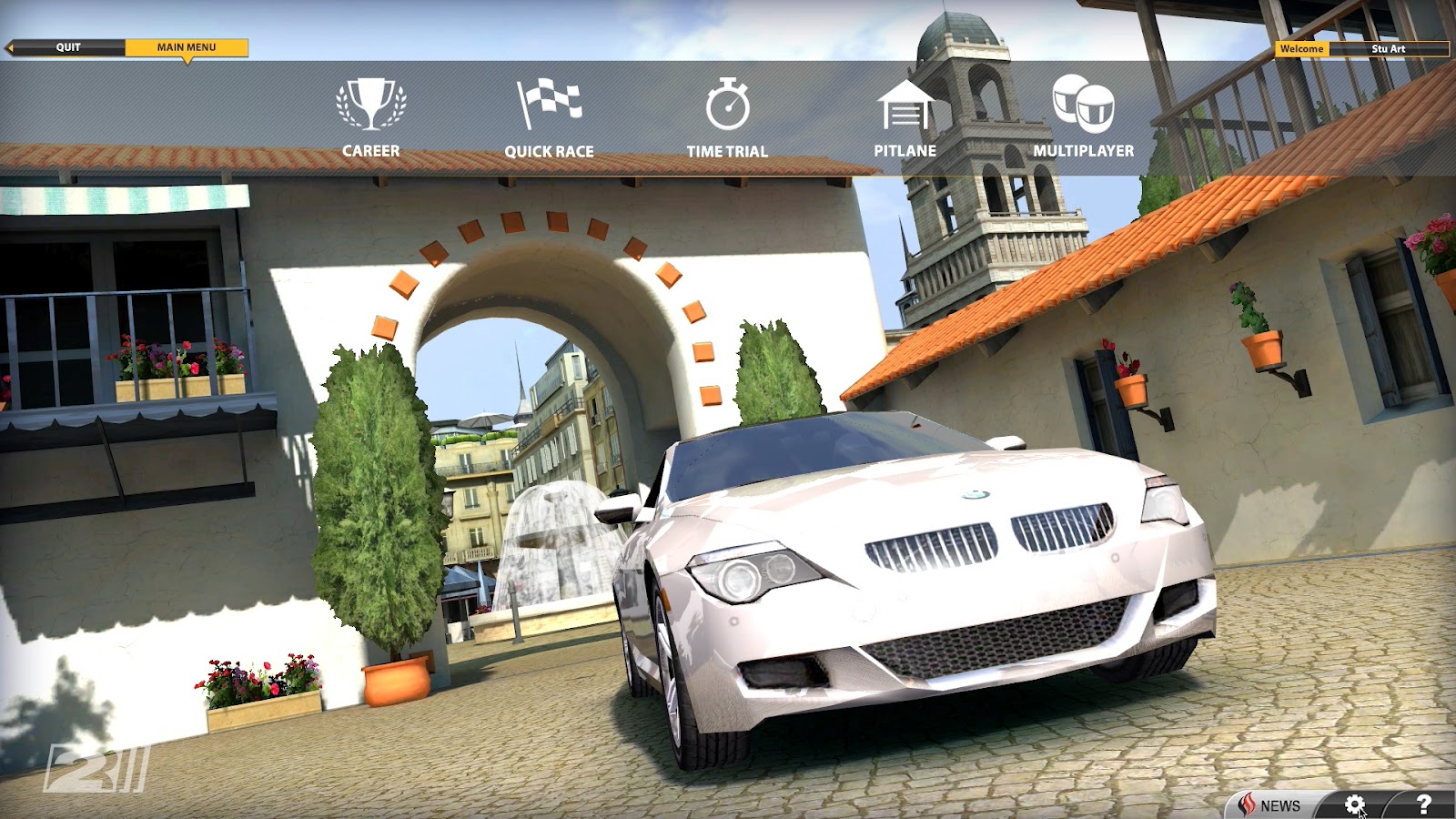The width and height of the screenshot is (1456, 819).
Task: Select the Time Trial stopwatch icon
Action: pyautogui.click(x=730, y=105)
